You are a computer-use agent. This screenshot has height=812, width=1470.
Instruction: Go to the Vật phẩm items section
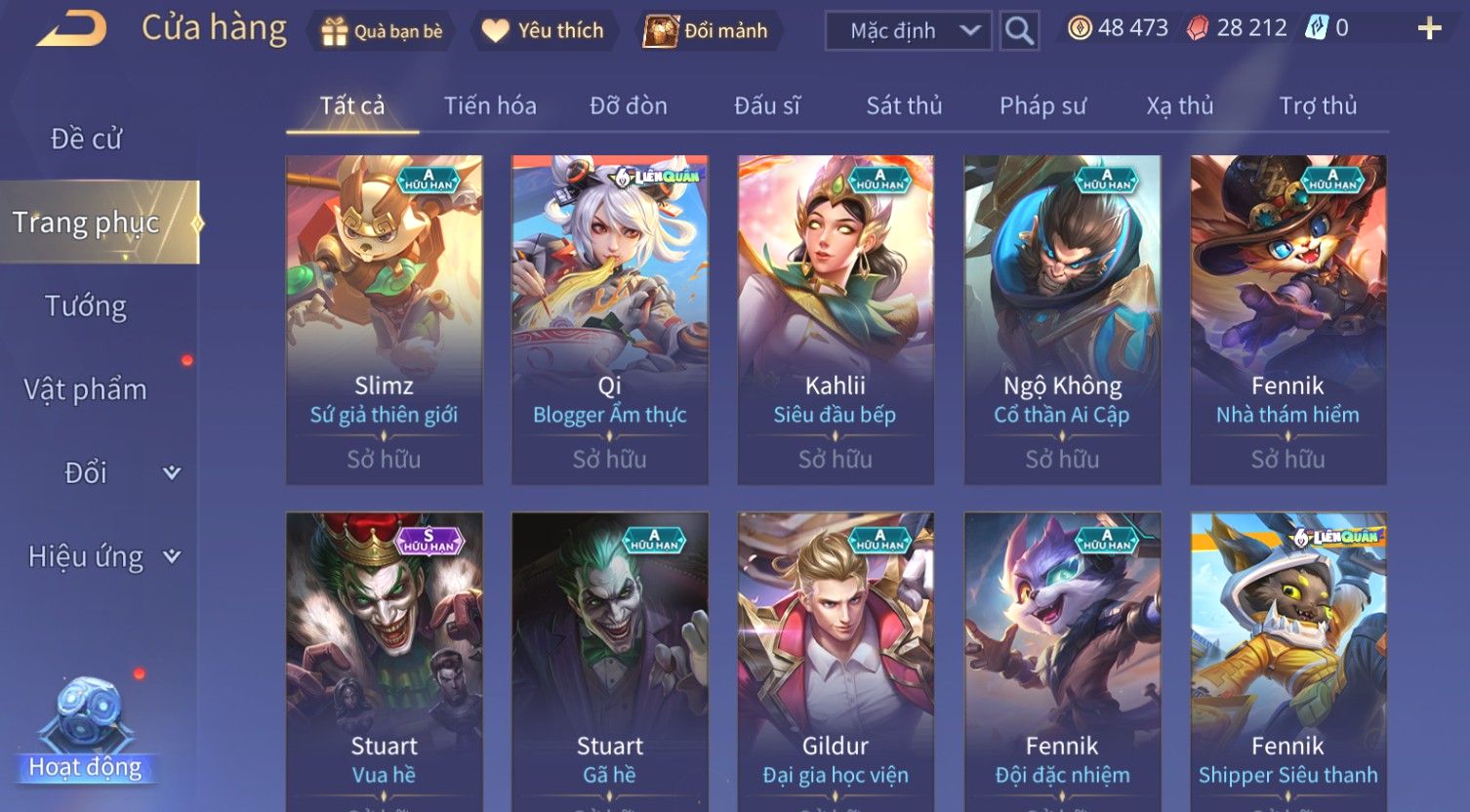86,389
